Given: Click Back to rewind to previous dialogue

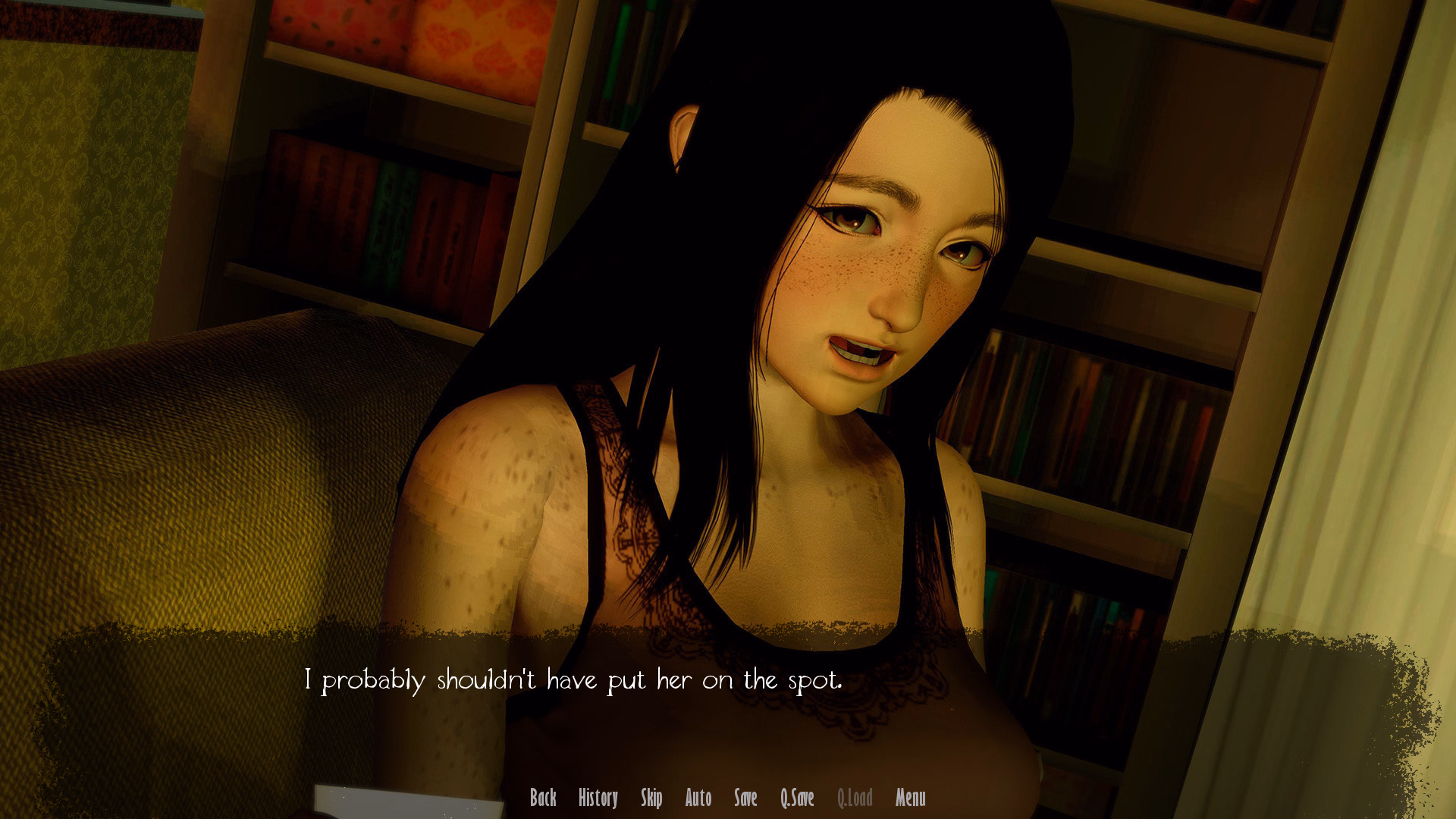Looking at the screenshot, I should 543,799.
